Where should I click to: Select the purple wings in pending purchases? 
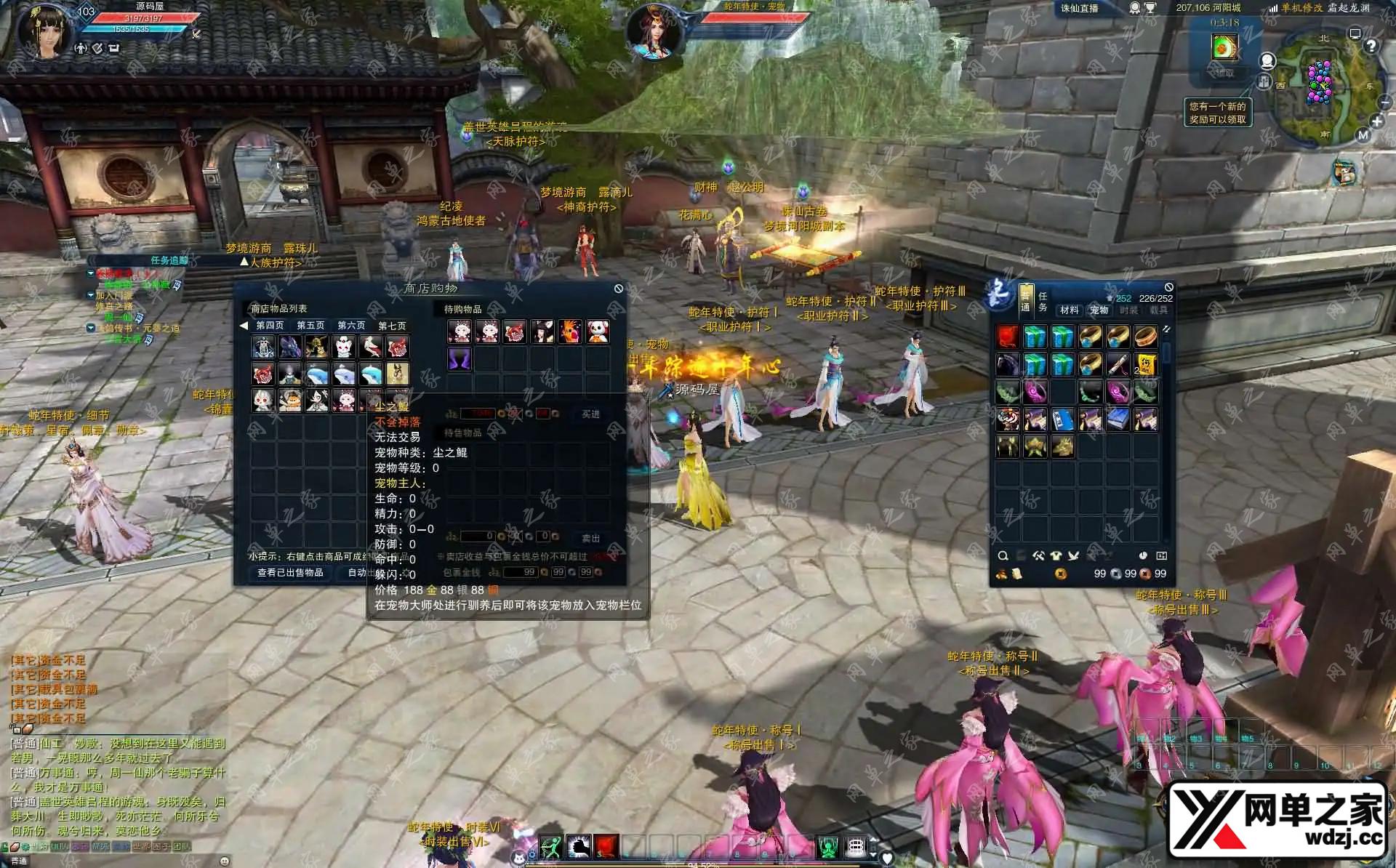[460, 359]
